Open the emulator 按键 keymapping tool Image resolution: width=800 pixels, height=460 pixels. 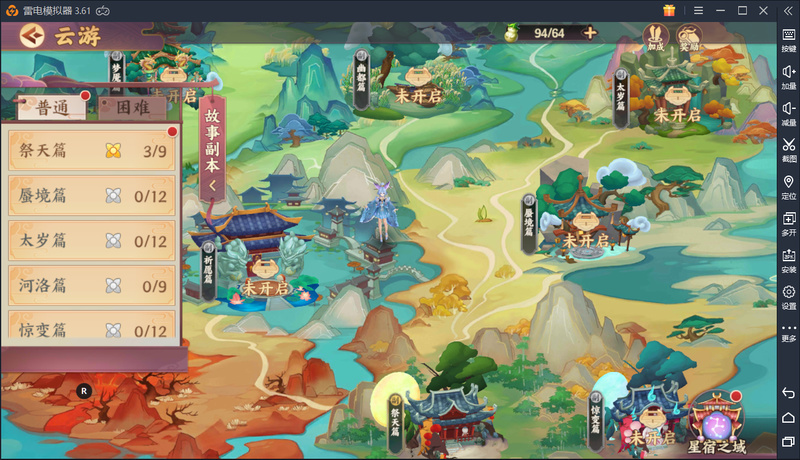point(788,39)
